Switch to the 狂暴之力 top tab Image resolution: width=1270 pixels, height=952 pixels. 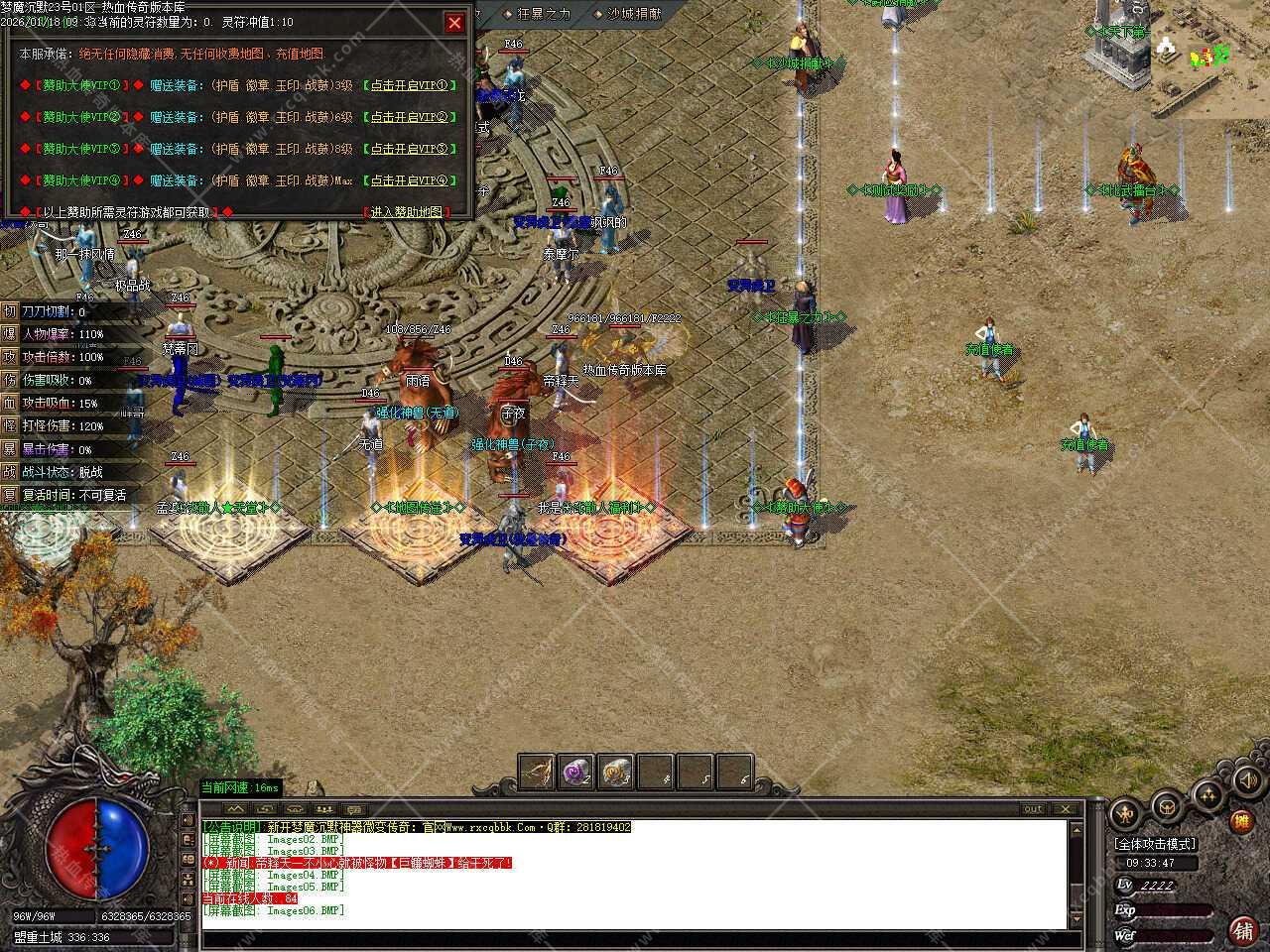coord(537,14)
